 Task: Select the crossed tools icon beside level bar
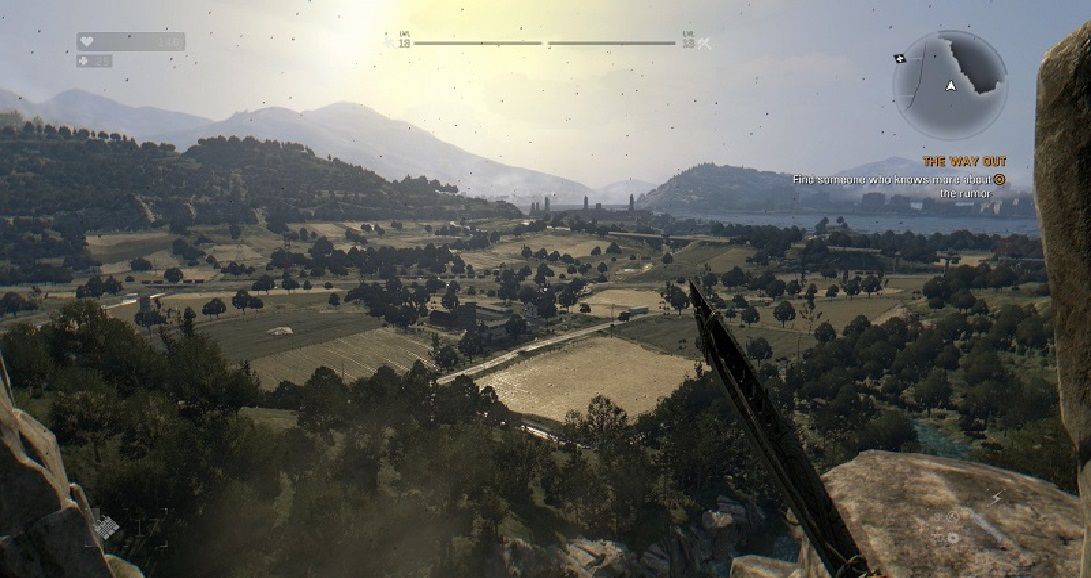pyautogui.click(x=704, y=43)
